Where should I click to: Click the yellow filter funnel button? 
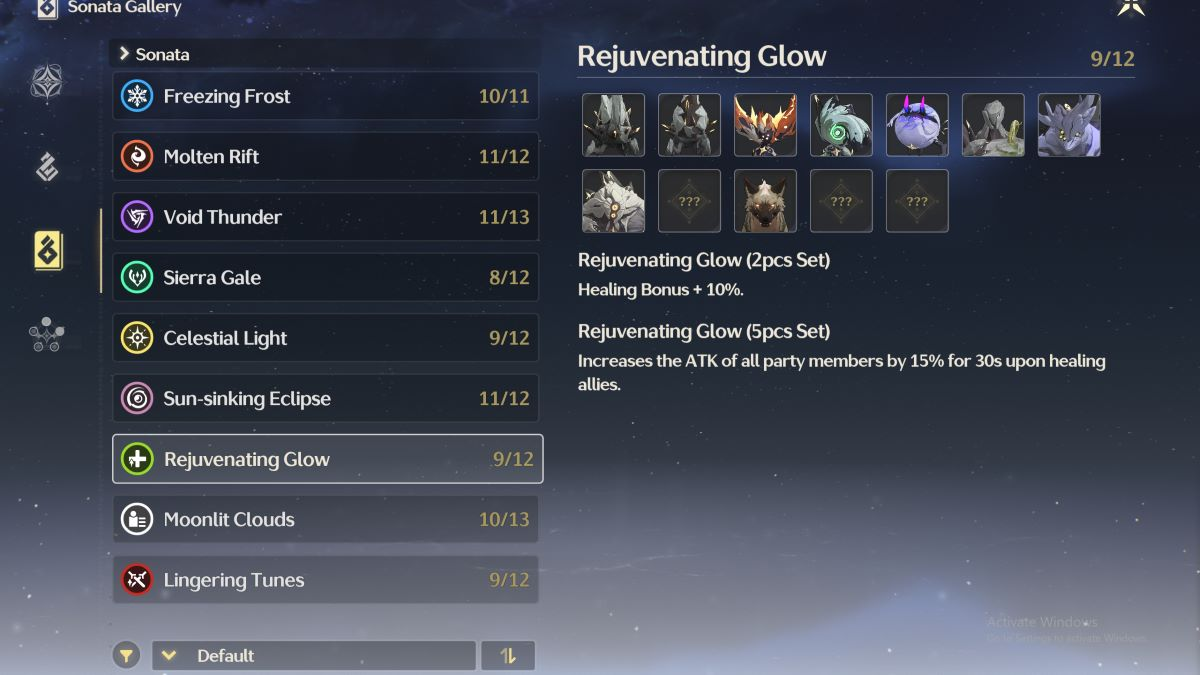[x=126, y=656]
